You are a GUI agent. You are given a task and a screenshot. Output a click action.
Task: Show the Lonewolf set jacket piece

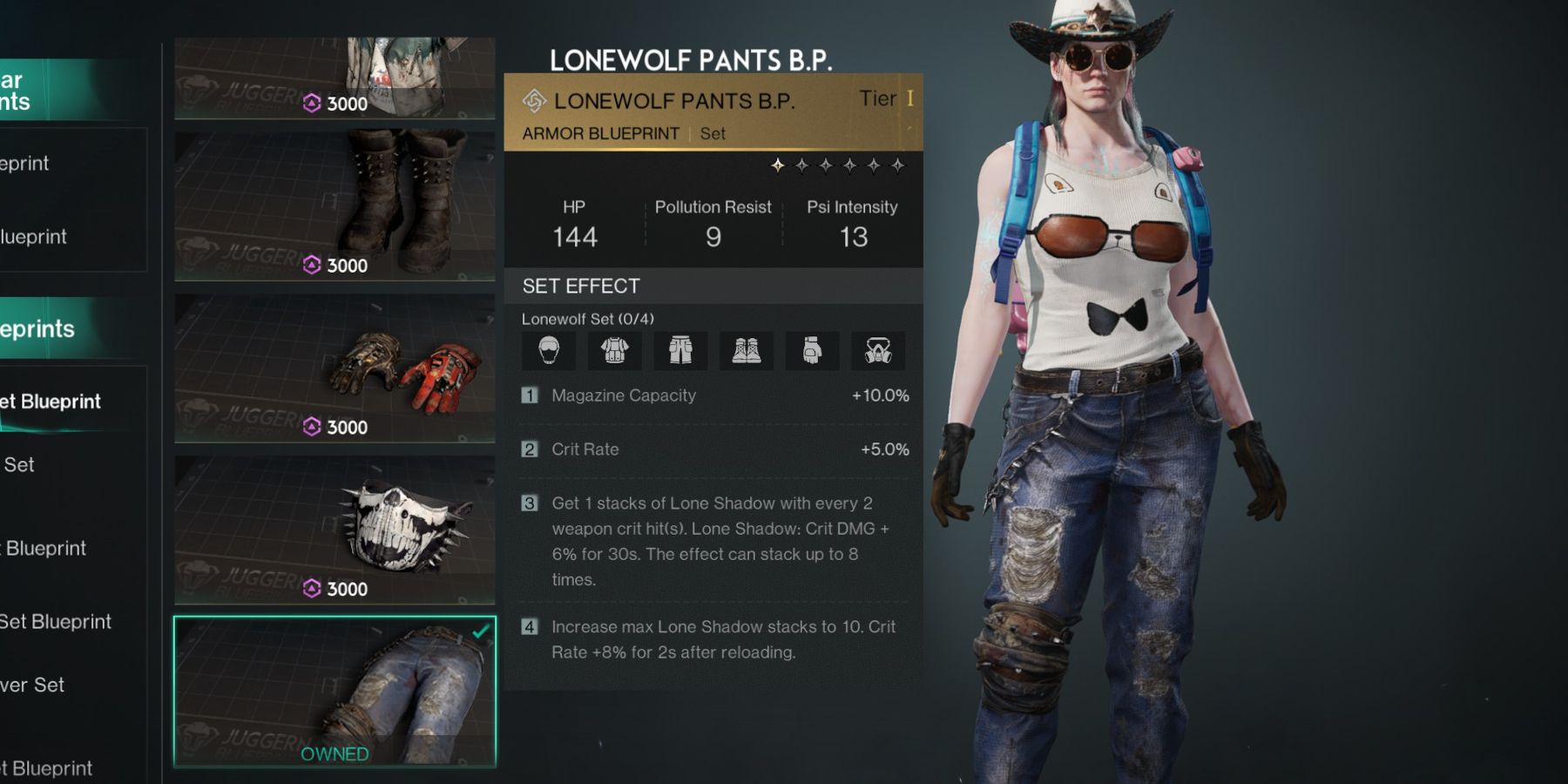tap(615, 351)
